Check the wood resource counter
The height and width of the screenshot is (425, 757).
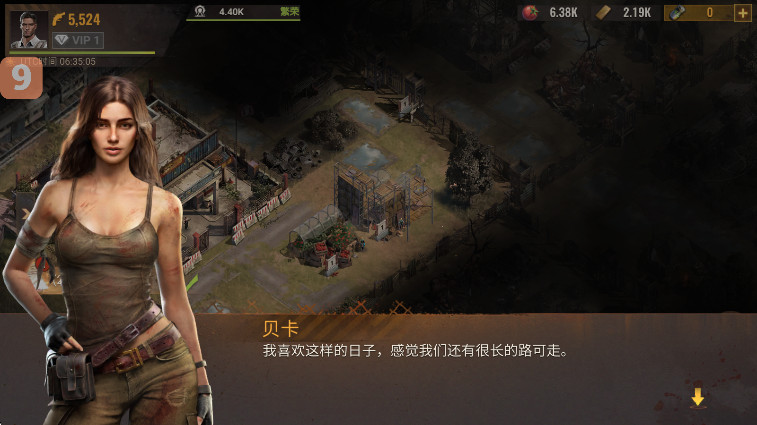tap(624, 13)
